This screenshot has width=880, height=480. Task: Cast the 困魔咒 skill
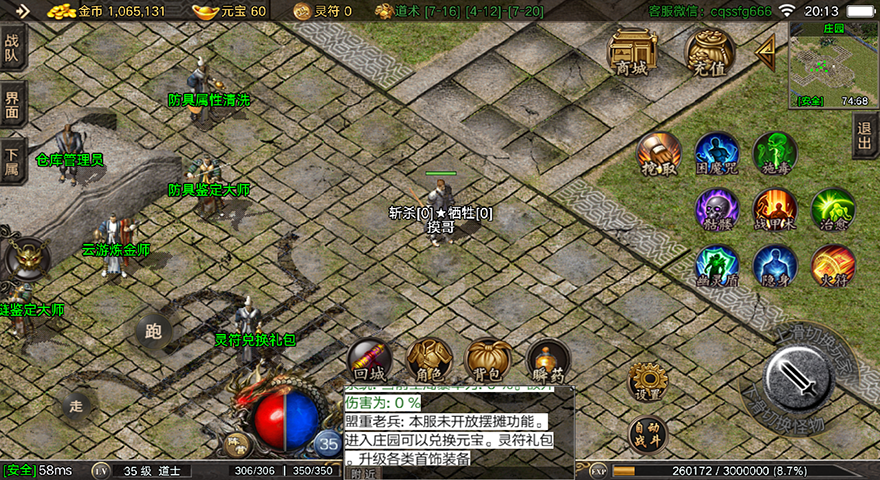[717, 154]
